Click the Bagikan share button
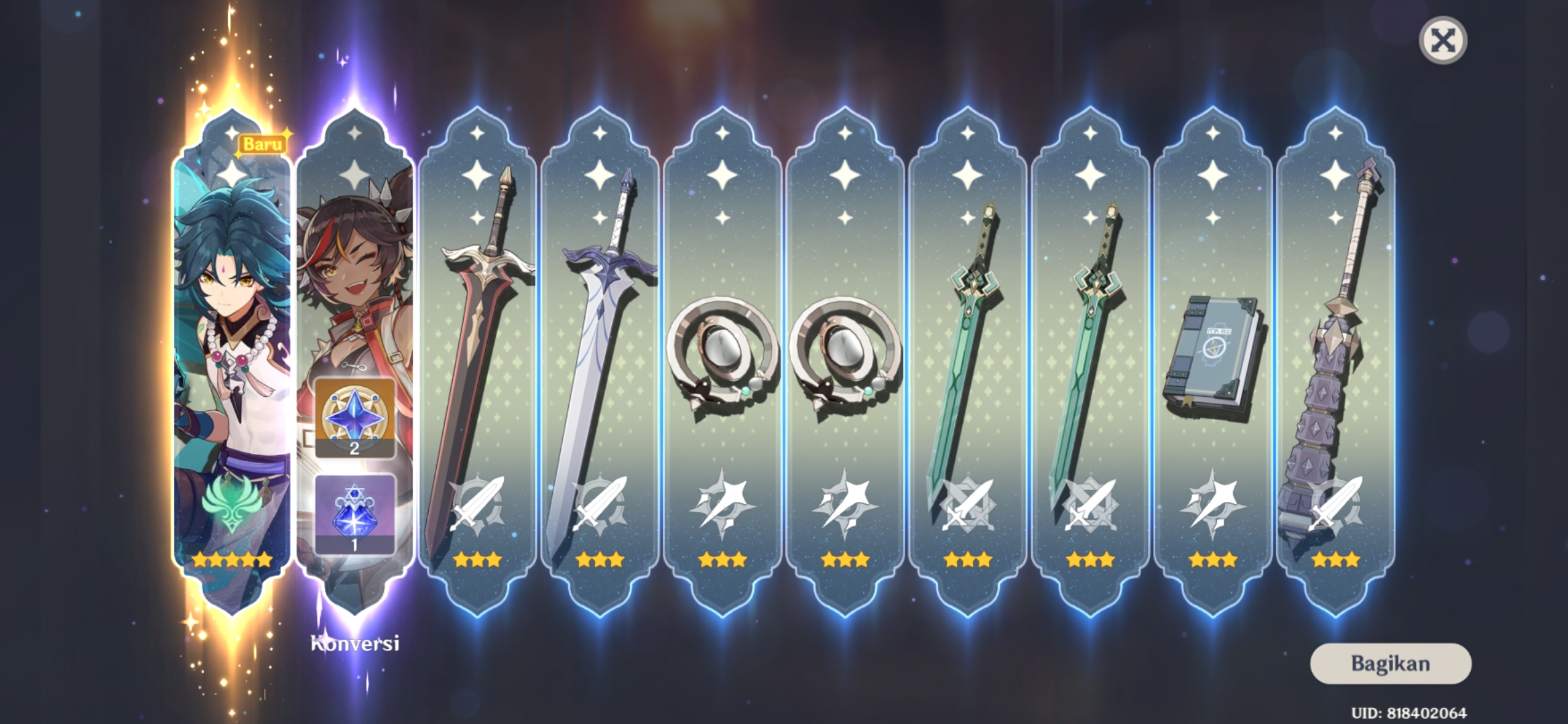 point(1390,664)
